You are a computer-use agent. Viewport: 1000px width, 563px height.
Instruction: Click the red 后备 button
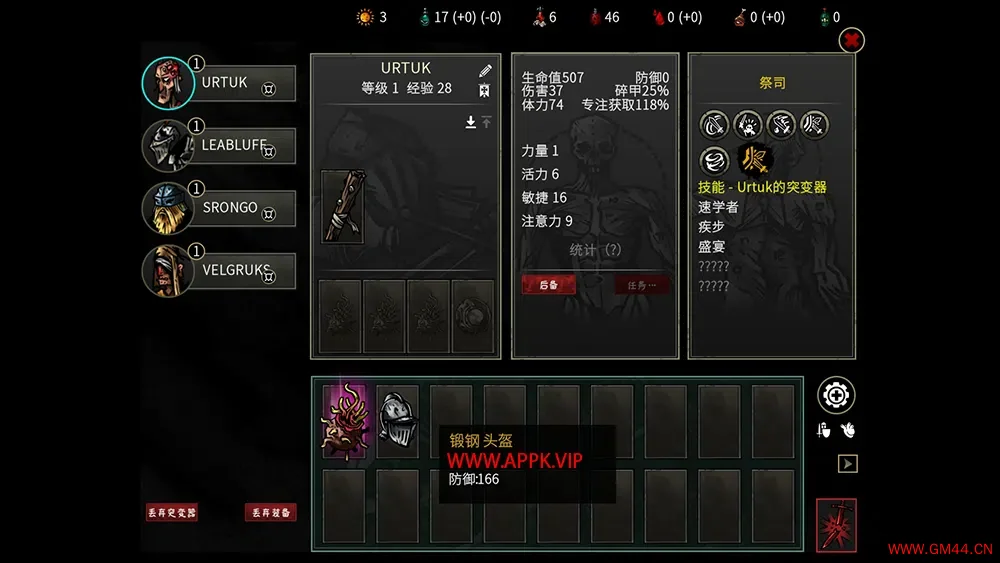click(549, 285)
